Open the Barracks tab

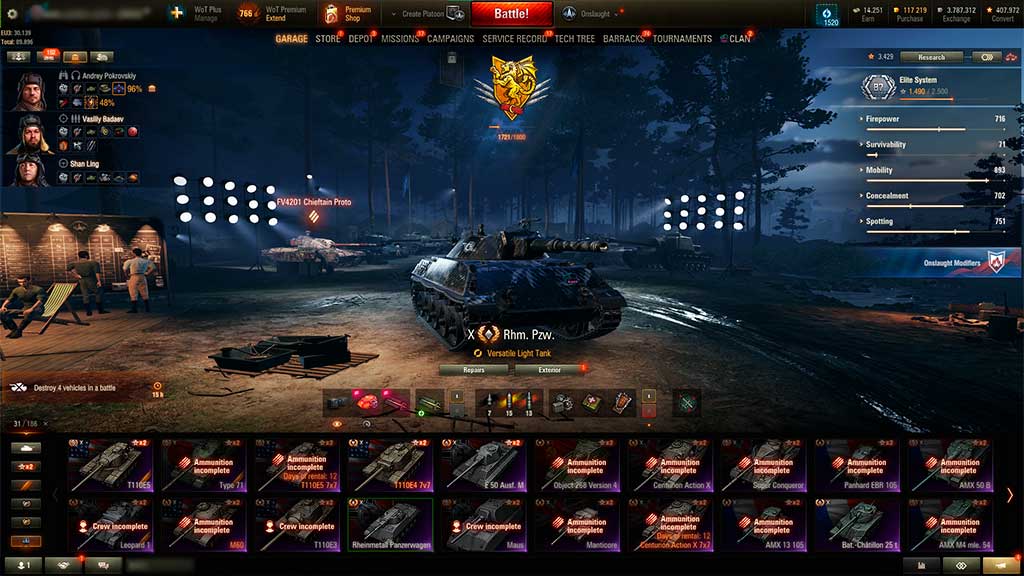click(625, 39)
